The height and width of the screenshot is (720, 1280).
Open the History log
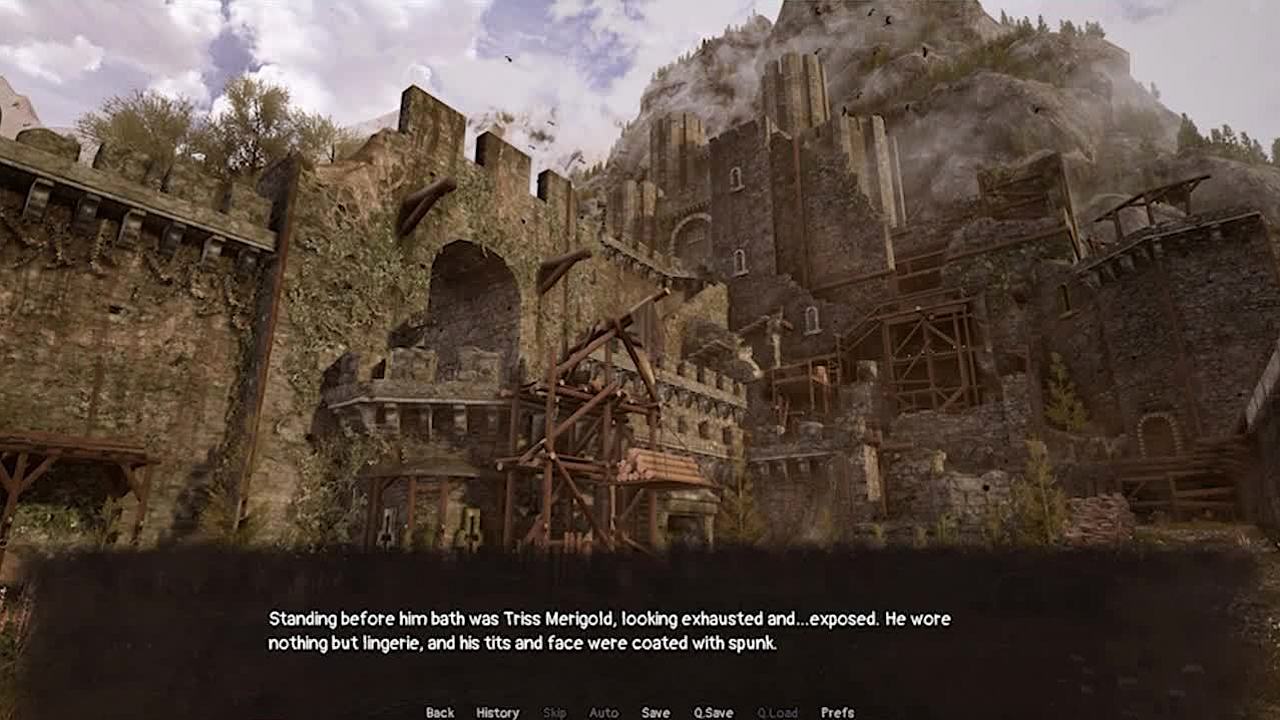pyautogui.click(x=497, y=712)
